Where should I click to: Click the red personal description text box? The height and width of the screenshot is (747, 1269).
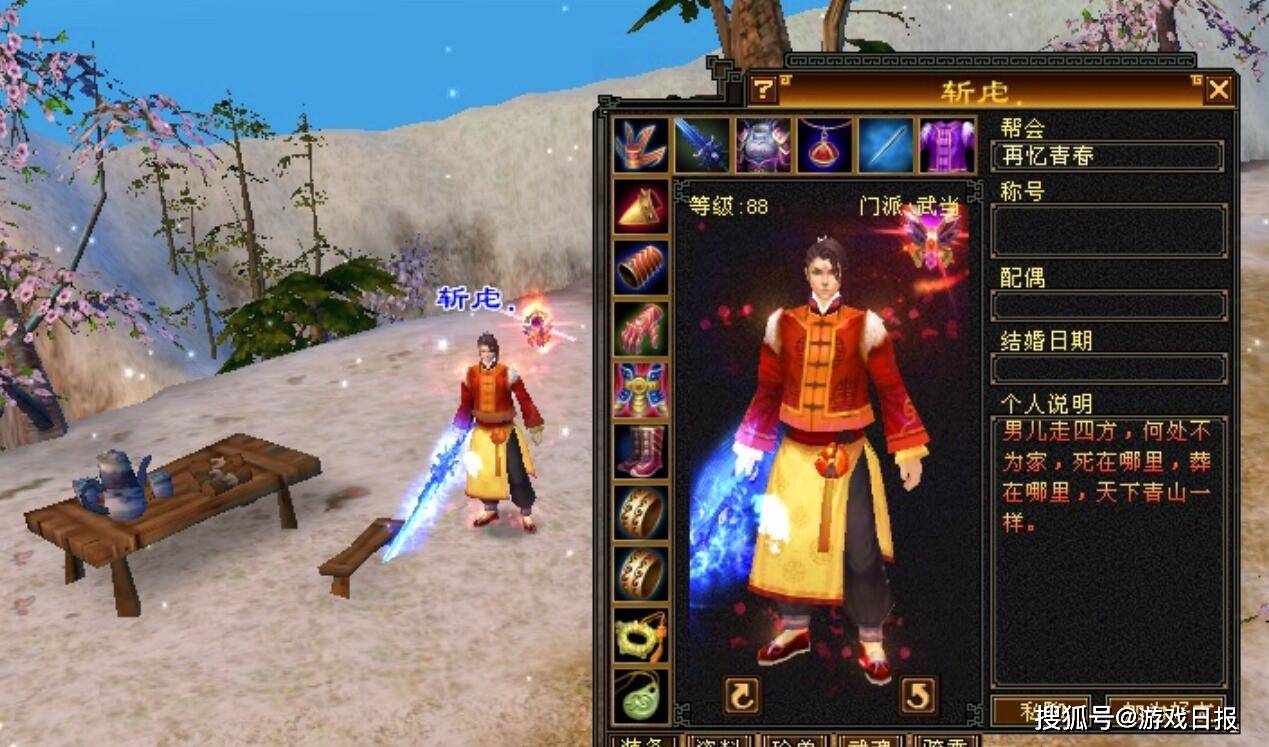coord(1108,550)
